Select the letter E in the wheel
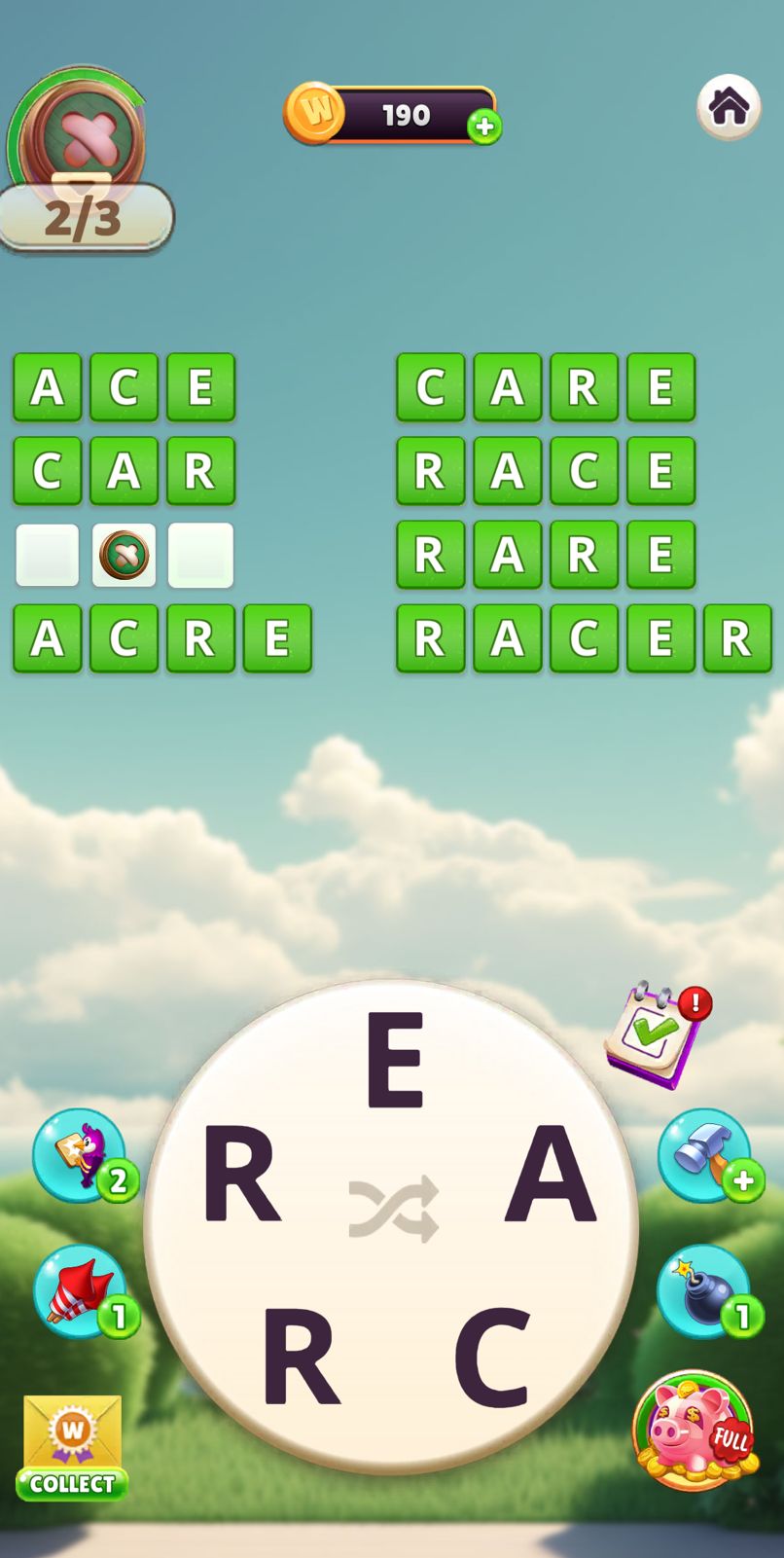Image resolution: width=784 pixels, height=1558 pixels. coord(395,1060)
